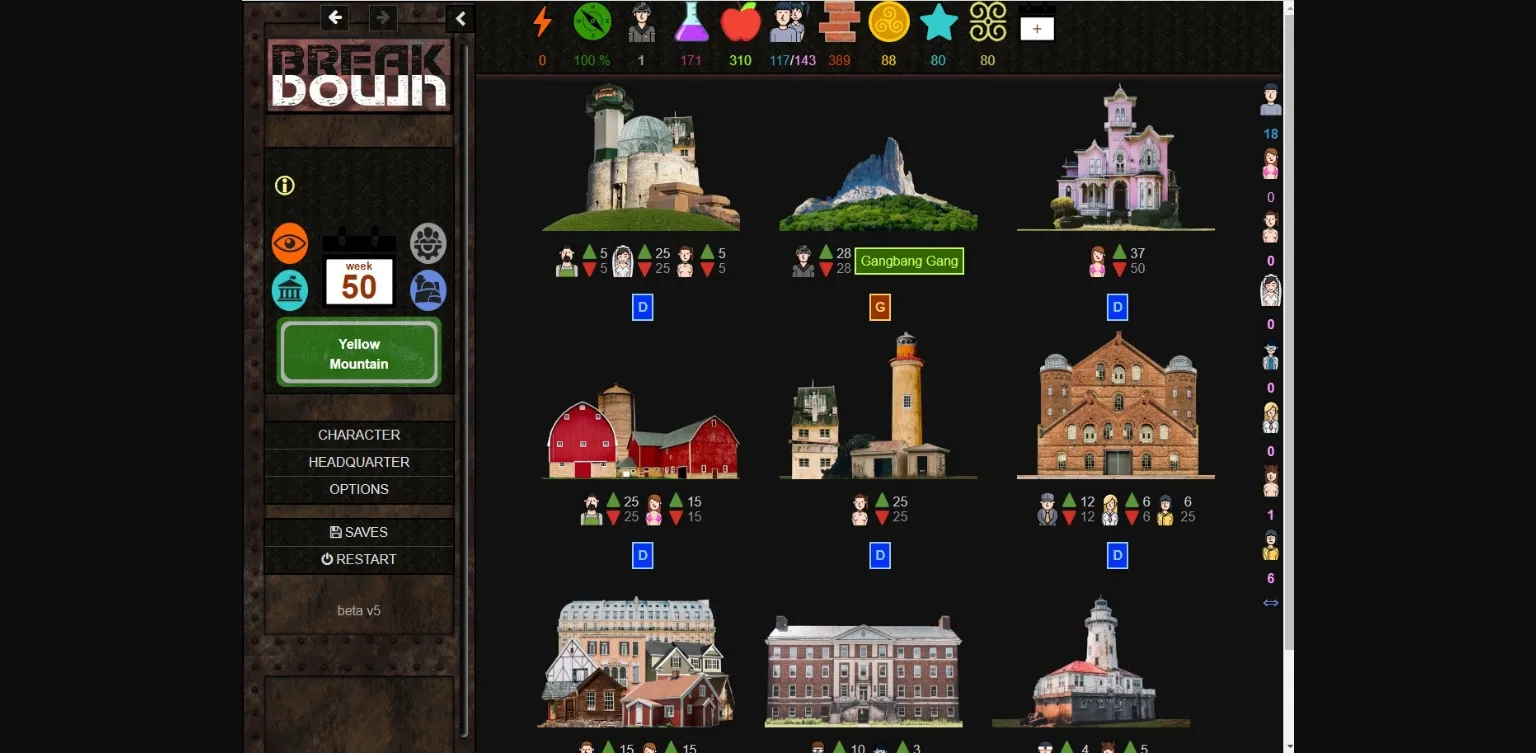Toggle the D badge under the observatory
The image size is (1536, 753).
642,307
